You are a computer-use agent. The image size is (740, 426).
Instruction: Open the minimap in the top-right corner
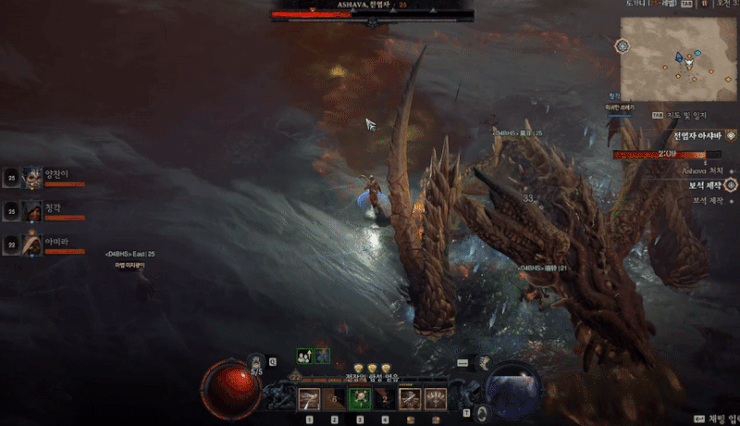click(x=678, y=58)
